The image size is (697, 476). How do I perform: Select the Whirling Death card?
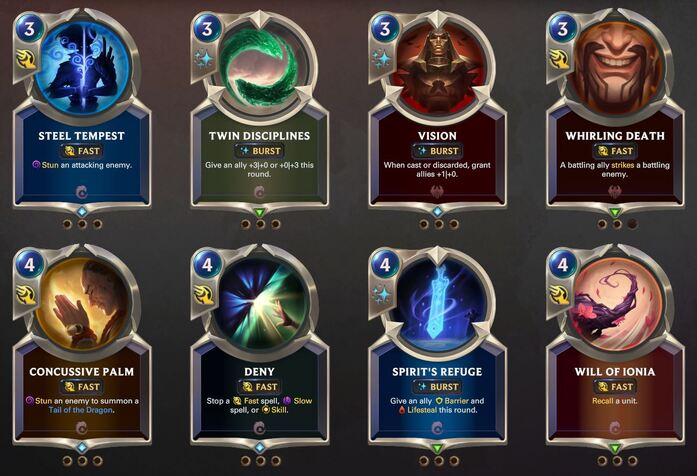click(614, 110)
